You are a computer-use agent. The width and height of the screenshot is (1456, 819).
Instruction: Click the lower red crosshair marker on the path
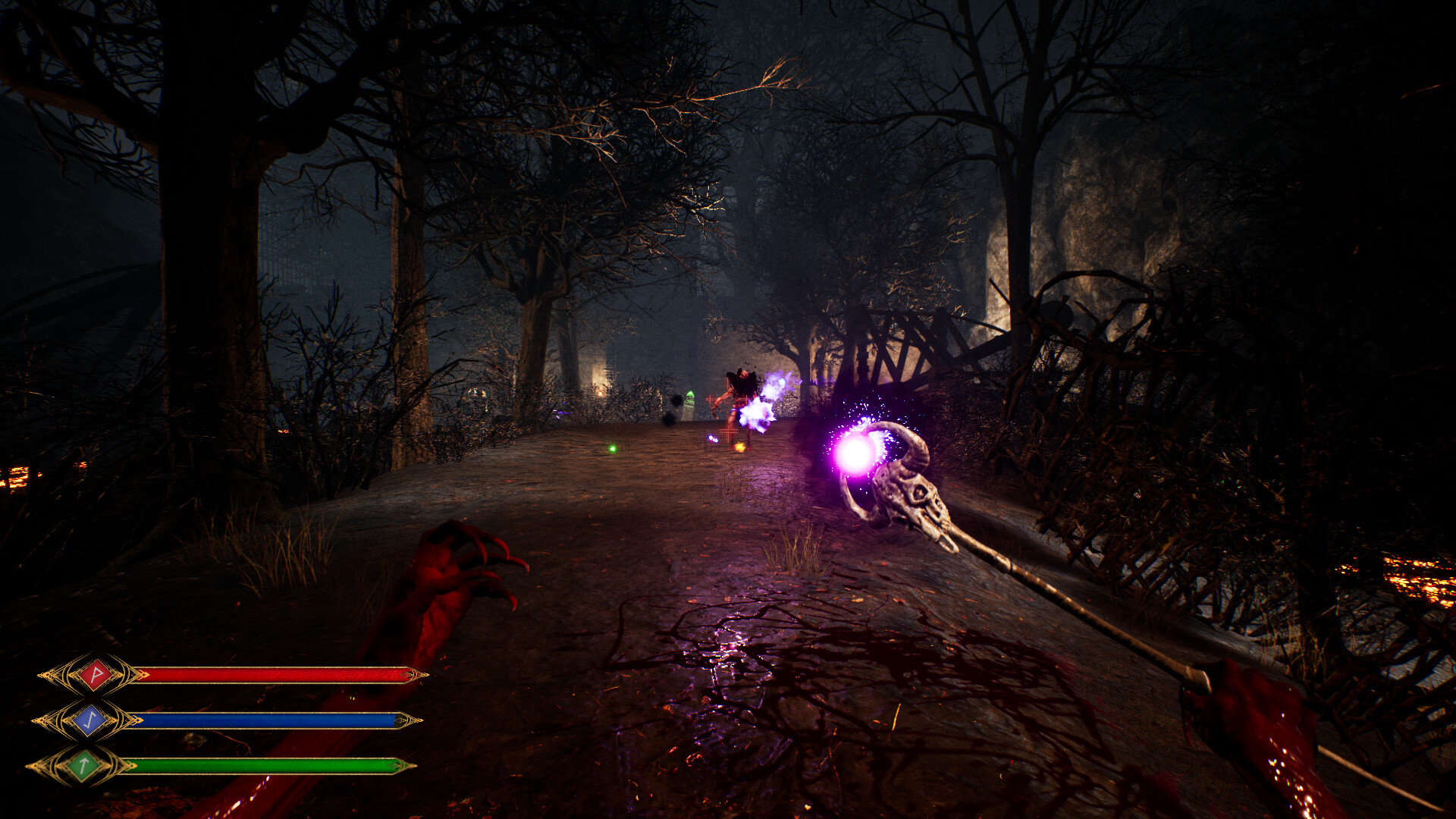coord(726,431)
